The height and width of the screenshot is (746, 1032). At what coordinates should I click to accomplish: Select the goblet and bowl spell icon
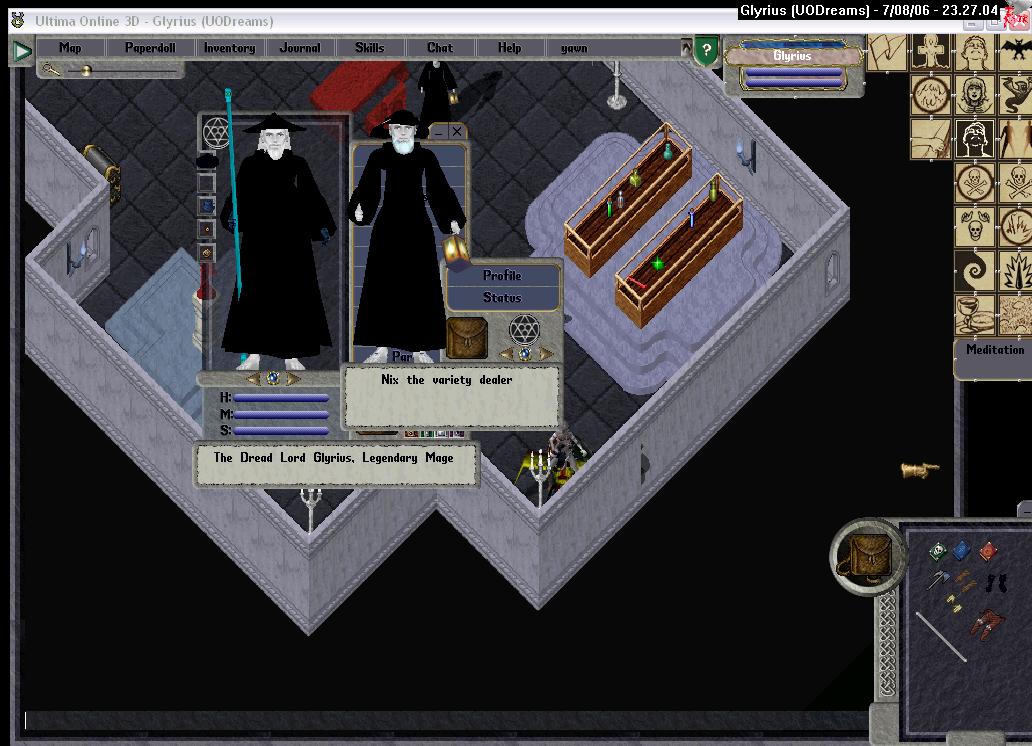tap(975, 315)
